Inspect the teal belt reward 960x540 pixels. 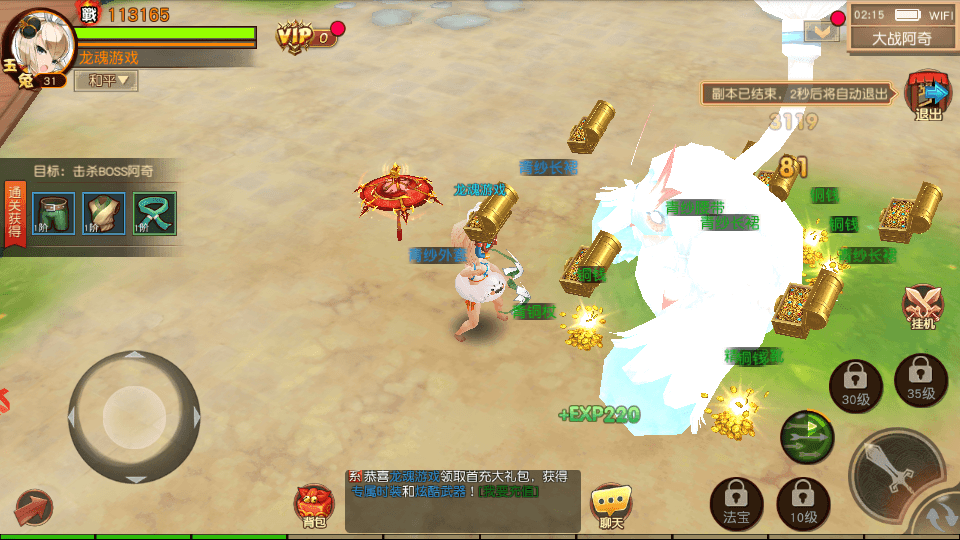155,213
